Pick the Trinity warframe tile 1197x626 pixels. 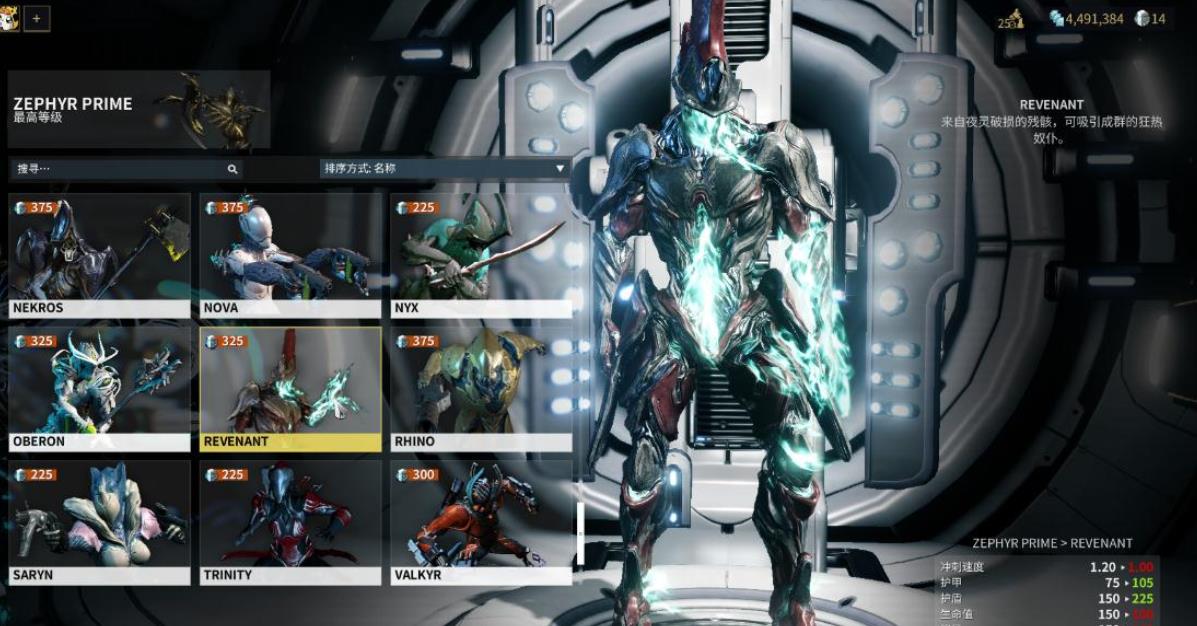[290, 522]
